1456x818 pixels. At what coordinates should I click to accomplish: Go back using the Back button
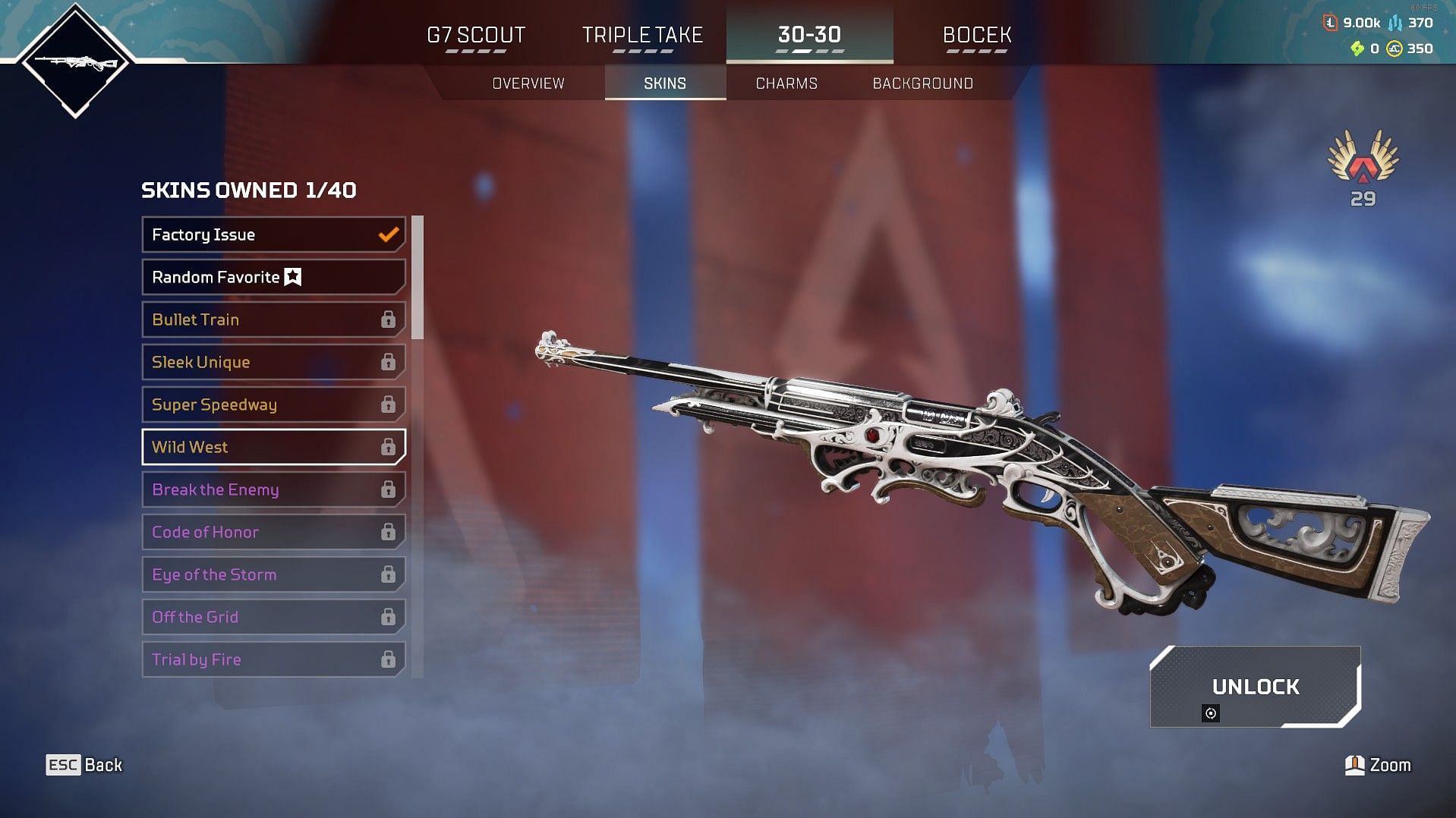[x=84, y=765]
